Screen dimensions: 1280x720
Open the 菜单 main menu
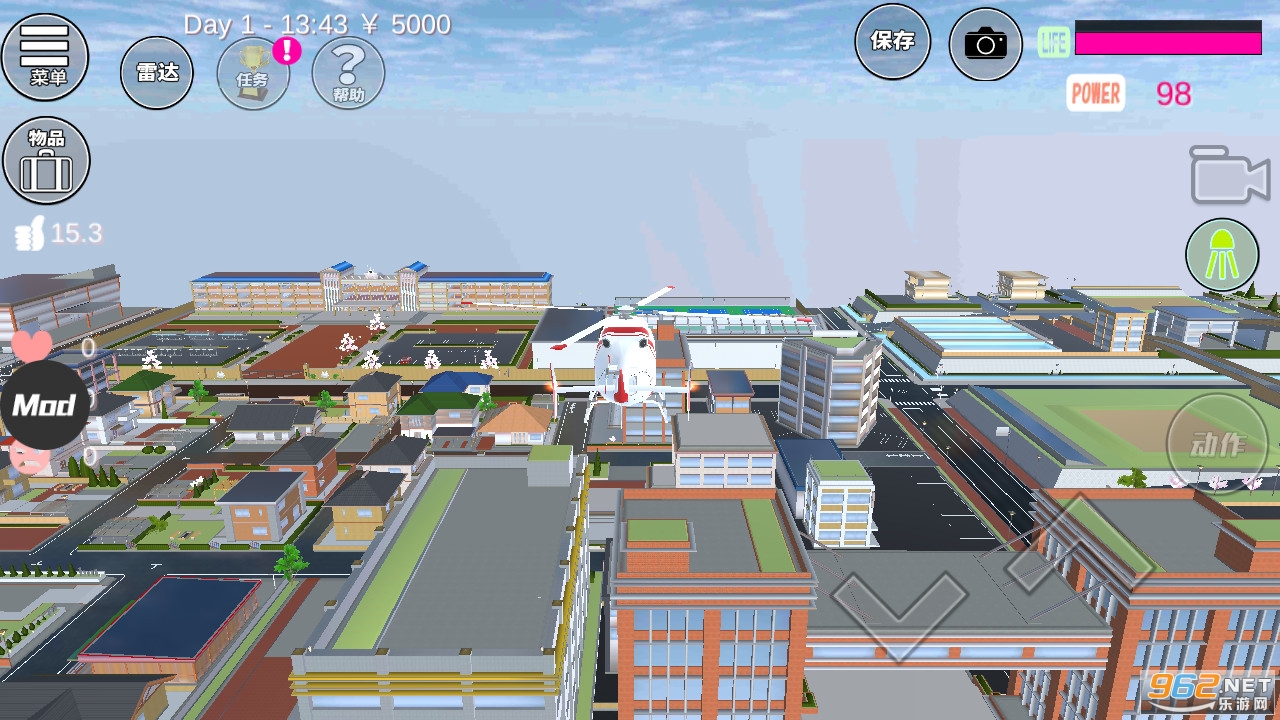45,56
